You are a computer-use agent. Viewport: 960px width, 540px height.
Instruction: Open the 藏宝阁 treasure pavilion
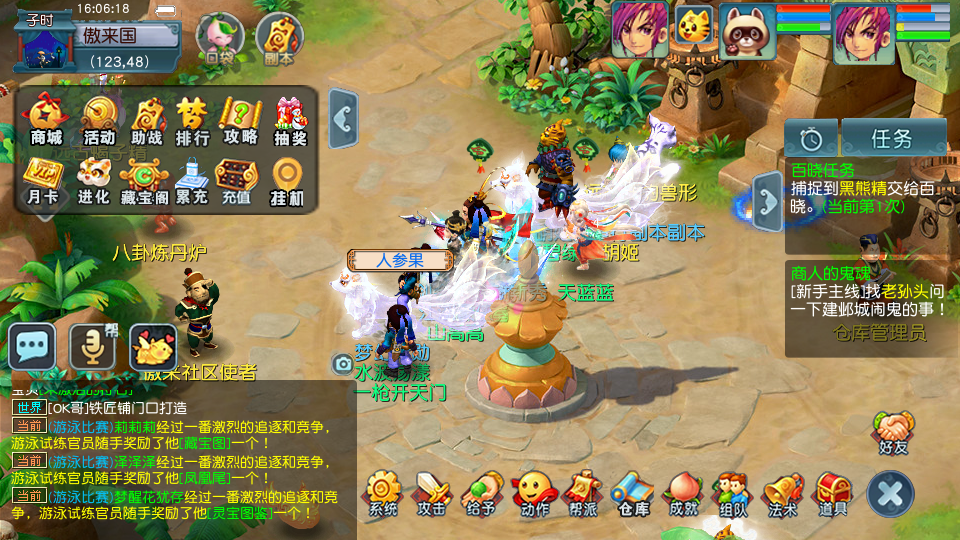pyautogui.click(x=142, y=180)
